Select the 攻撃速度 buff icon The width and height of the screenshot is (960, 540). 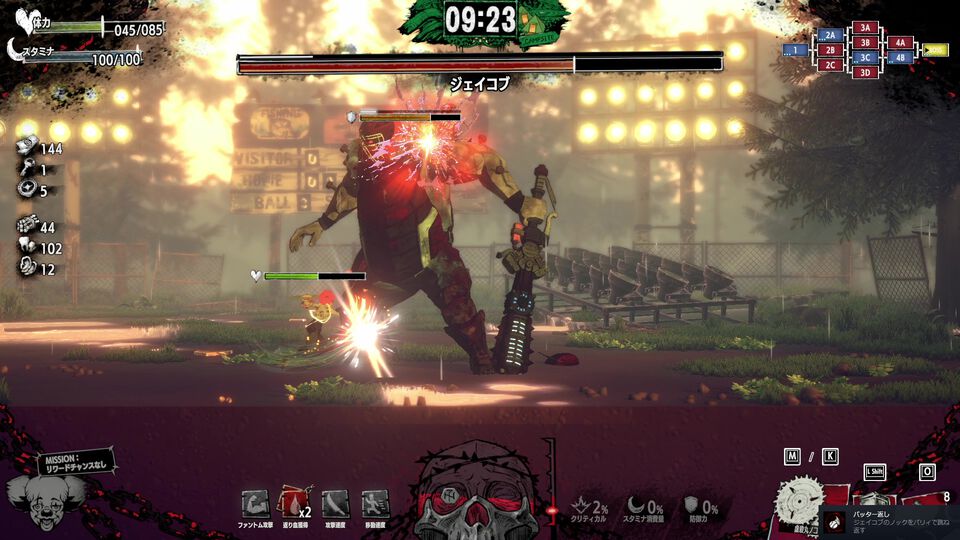[x=336, y=504]
